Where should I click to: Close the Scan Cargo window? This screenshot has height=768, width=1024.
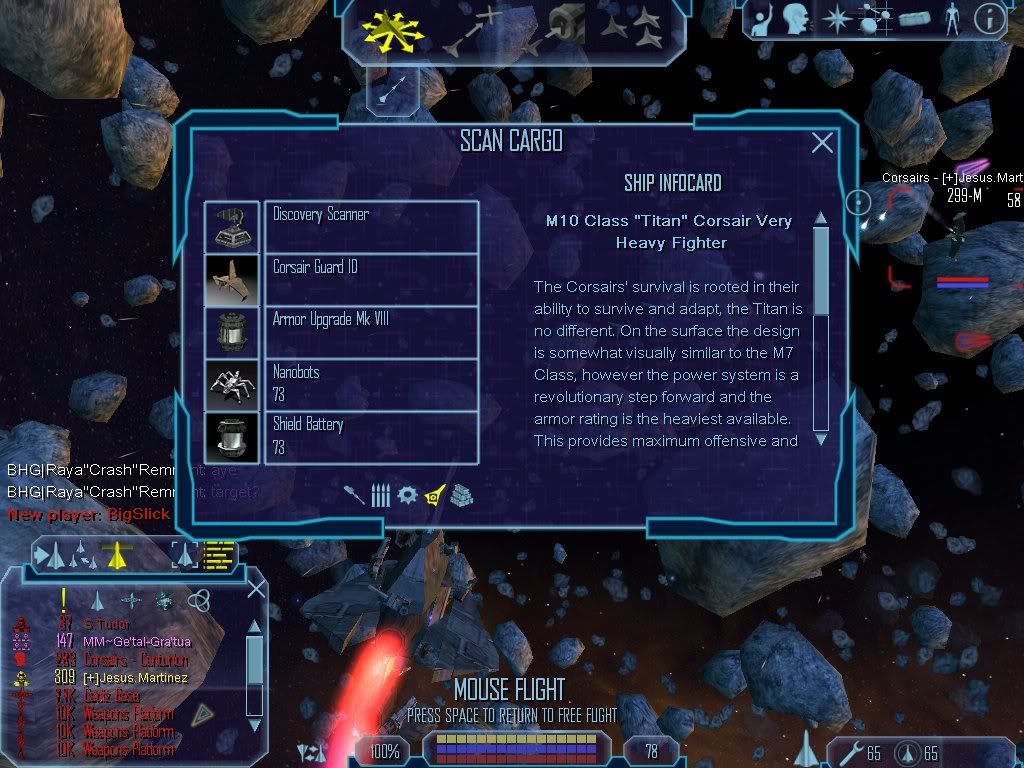[822, 143]
